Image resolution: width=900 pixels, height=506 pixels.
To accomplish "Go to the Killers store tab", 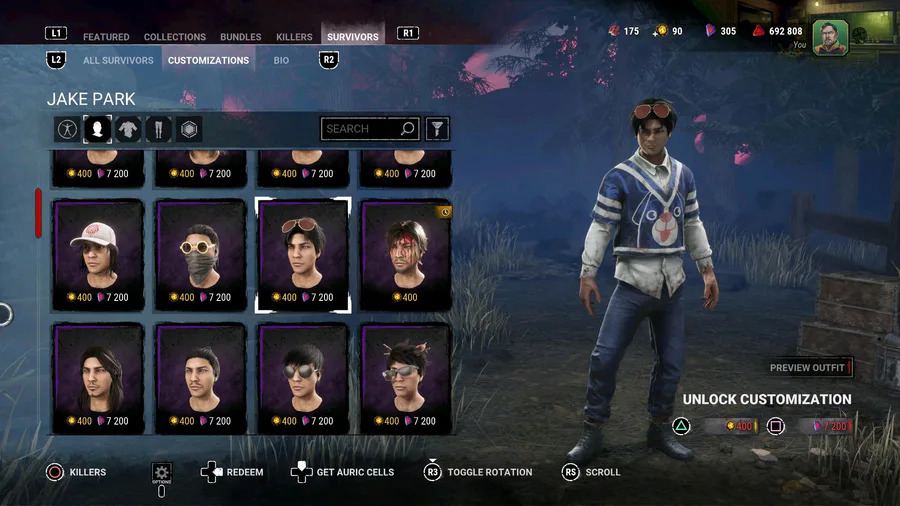I will pos(294,37).
